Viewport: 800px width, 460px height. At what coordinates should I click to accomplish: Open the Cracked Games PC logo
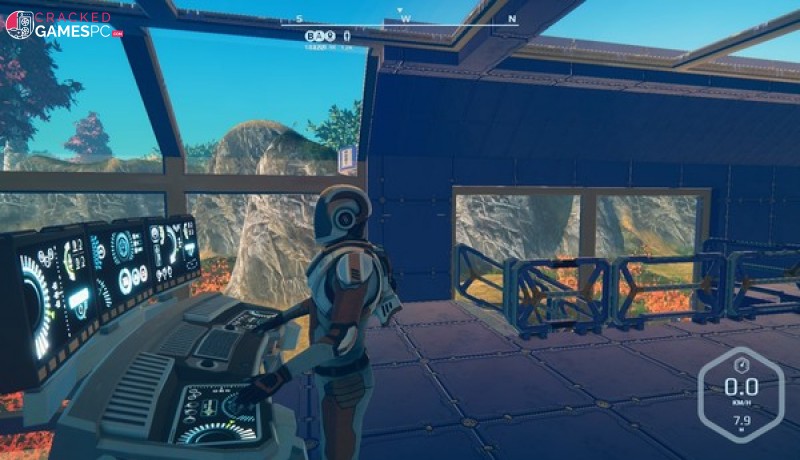tap(62, 24)
